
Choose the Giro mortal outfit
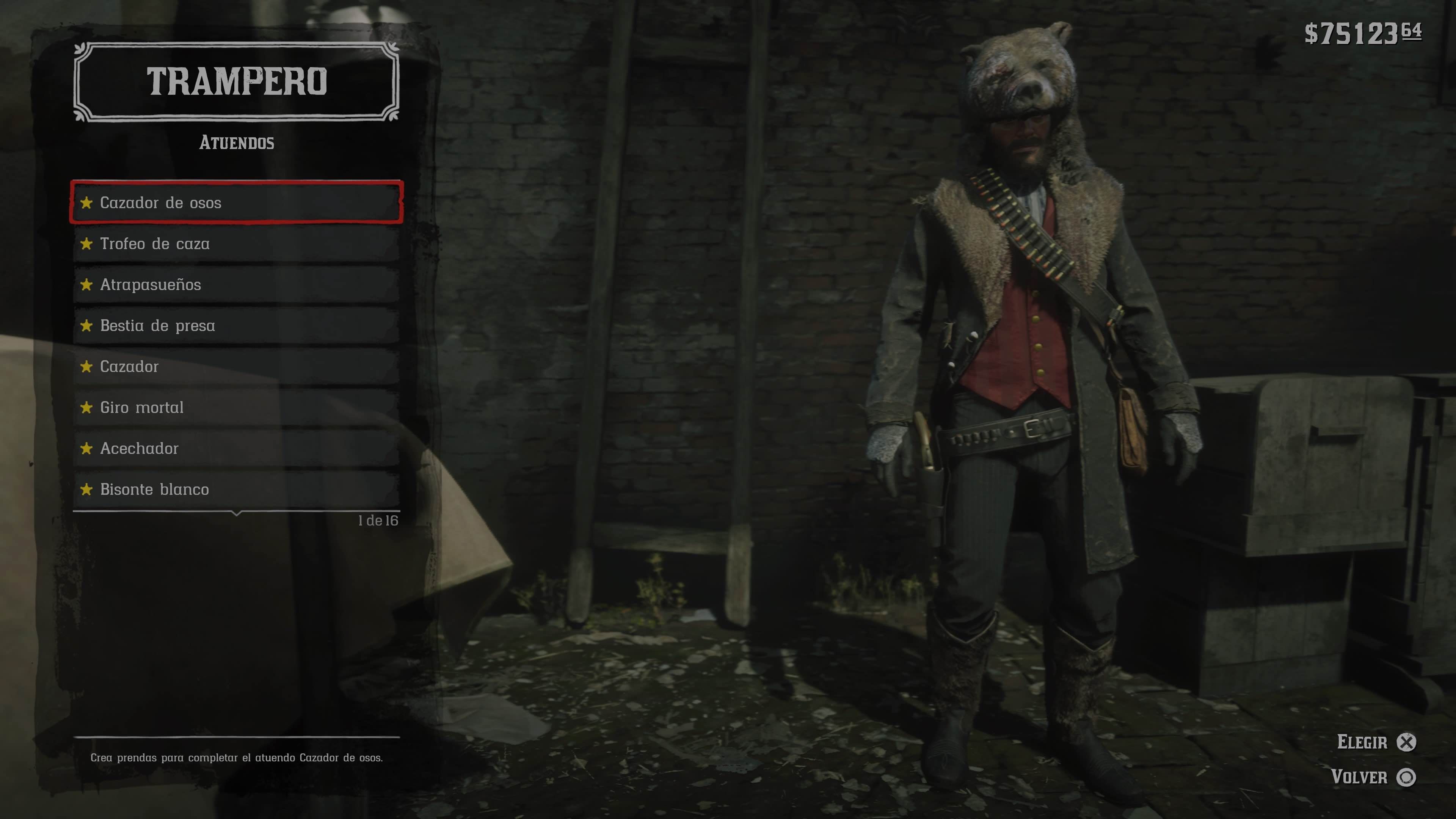pyautogui.click(x=236, y=408)
